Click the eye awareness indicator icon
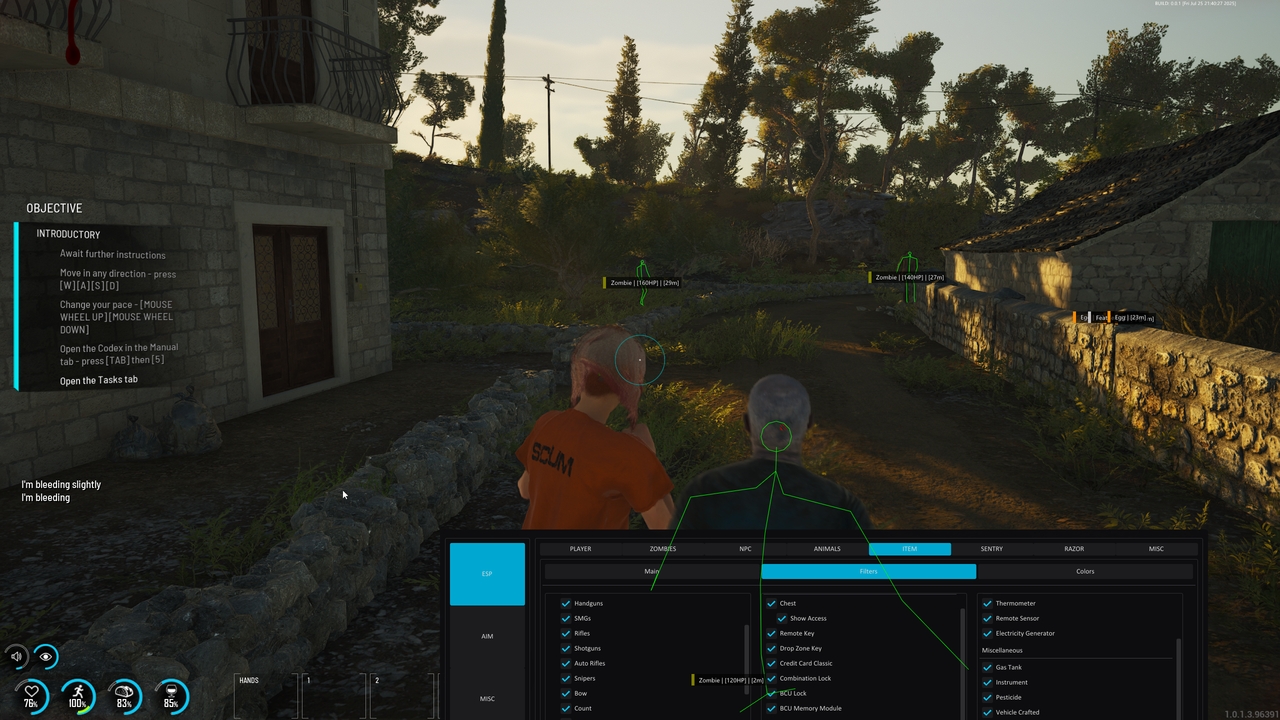The height and width of the screenshot is (720, 1280). pos(46,657)
